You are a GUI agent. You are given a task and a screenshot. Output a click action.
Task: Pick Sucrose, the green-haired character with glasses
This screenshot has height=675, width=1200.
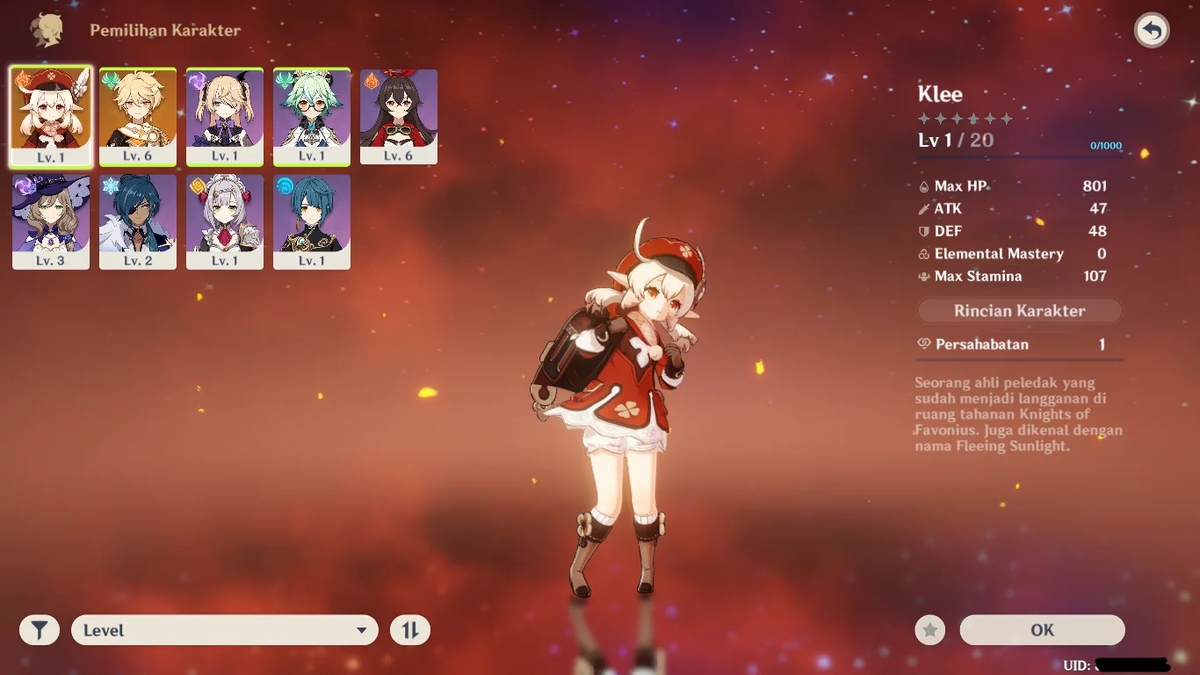(312, 115)
